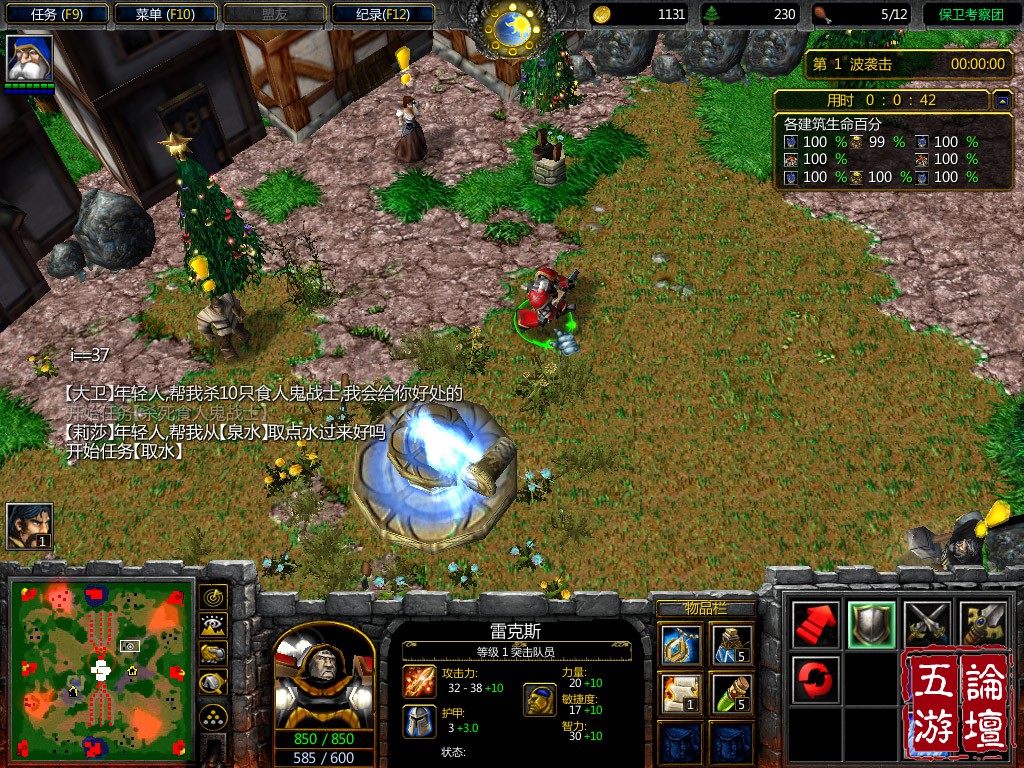This screenshot has width=1024, height=768.
Task: Toggle minimap creep camp display button
Action: pos(214,684)
